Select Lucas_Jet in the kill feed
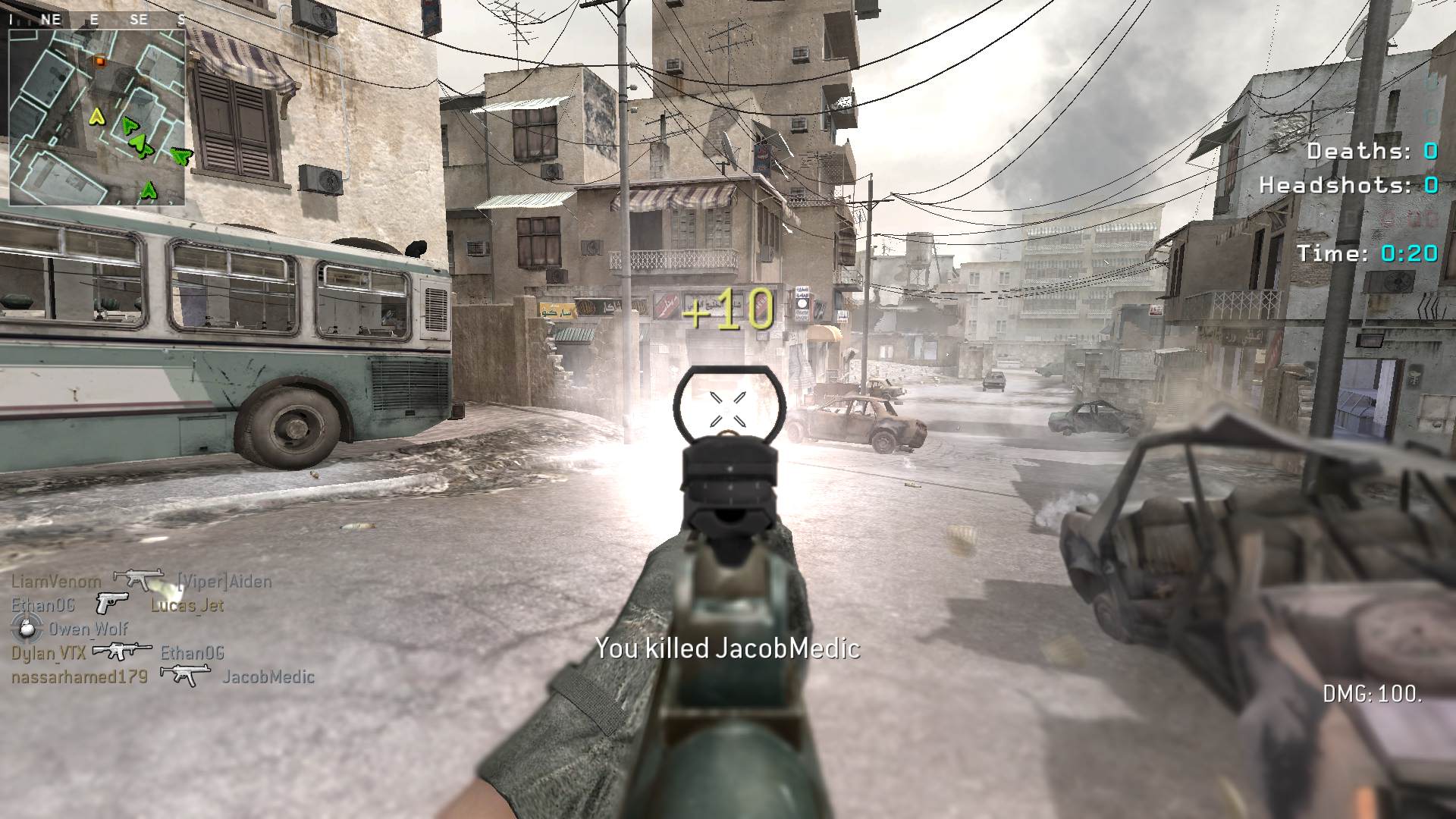 tap(187, 605)
